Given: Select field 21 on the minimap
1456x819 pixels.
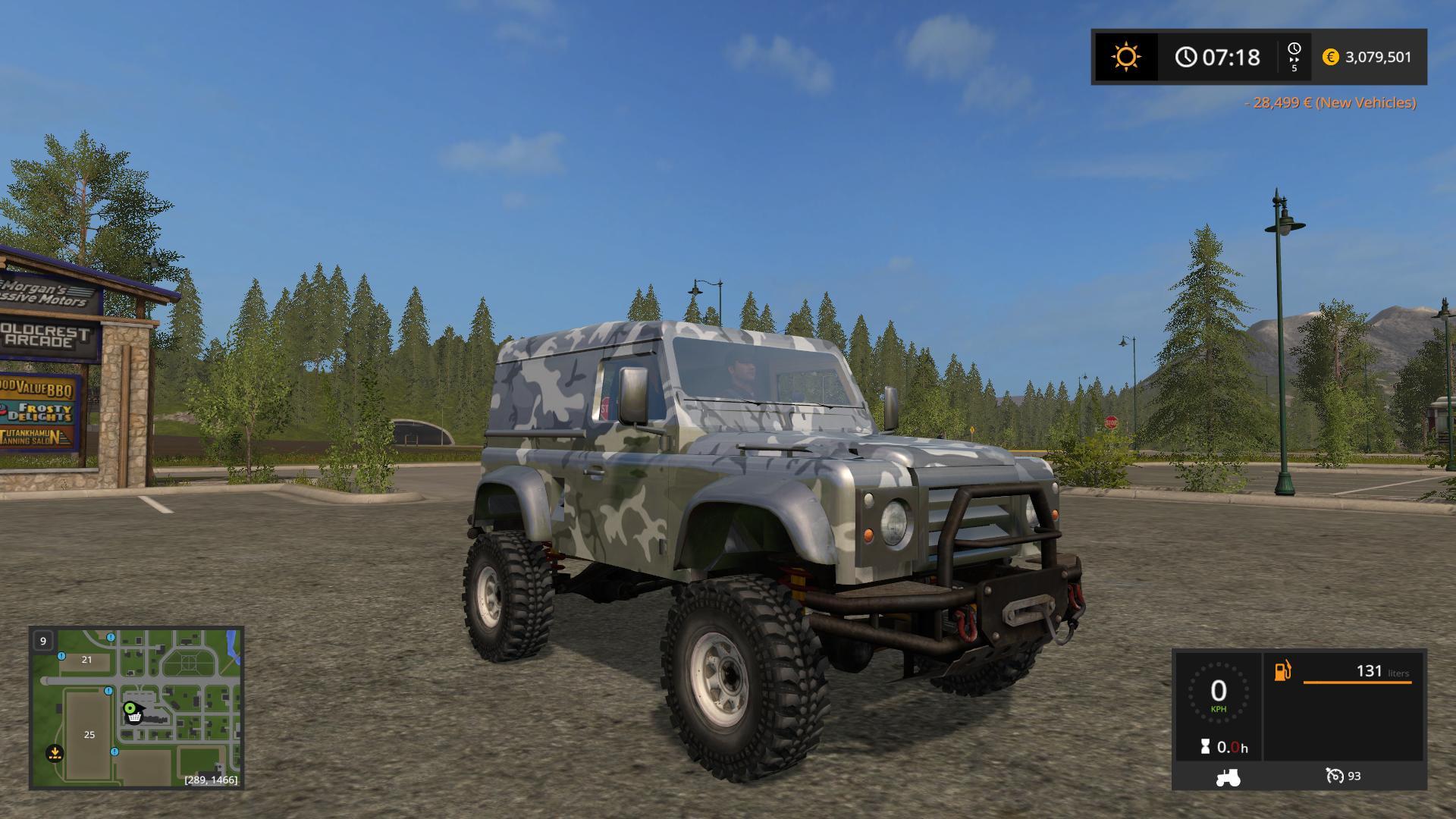Looking at the screenshot, I should click(x=86, y=660).
